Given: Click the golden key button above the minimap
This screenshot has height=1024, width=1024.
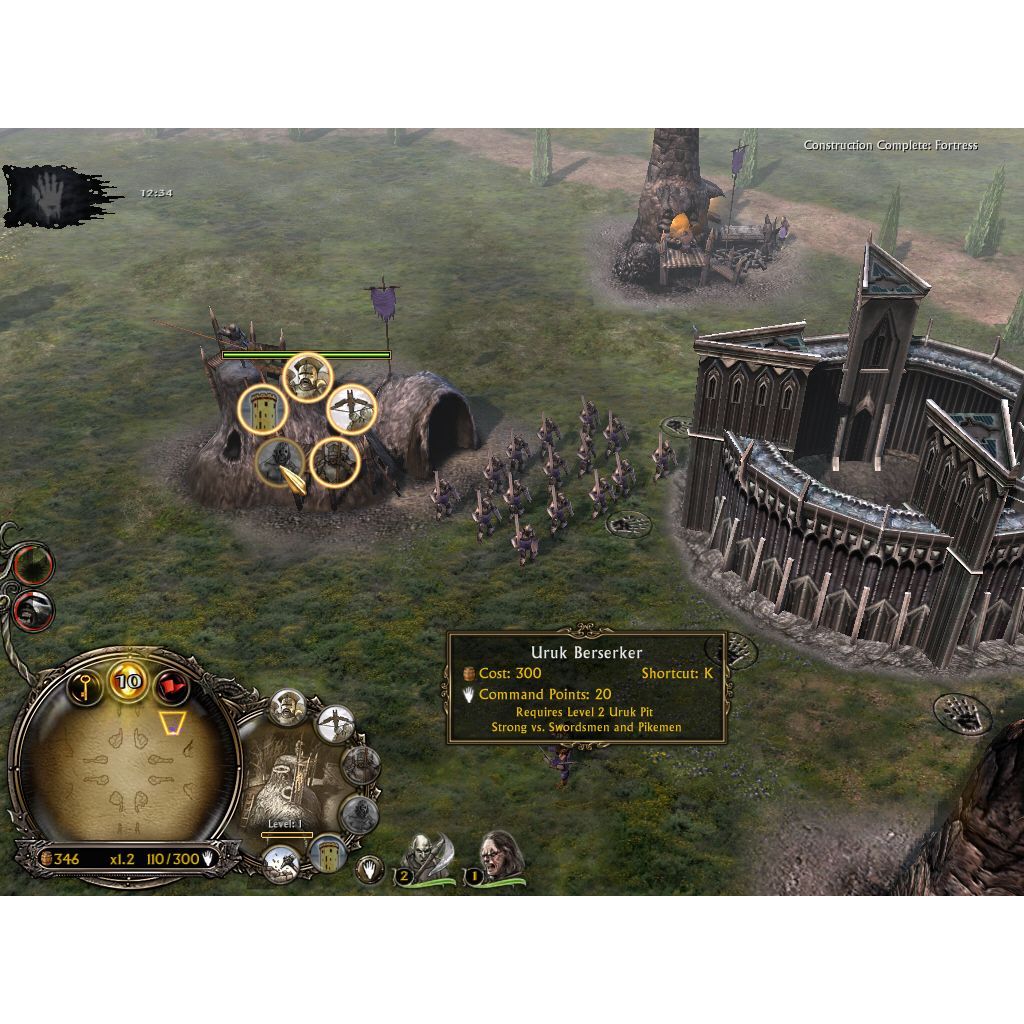Looking at the screenshot, I should 85,686.
